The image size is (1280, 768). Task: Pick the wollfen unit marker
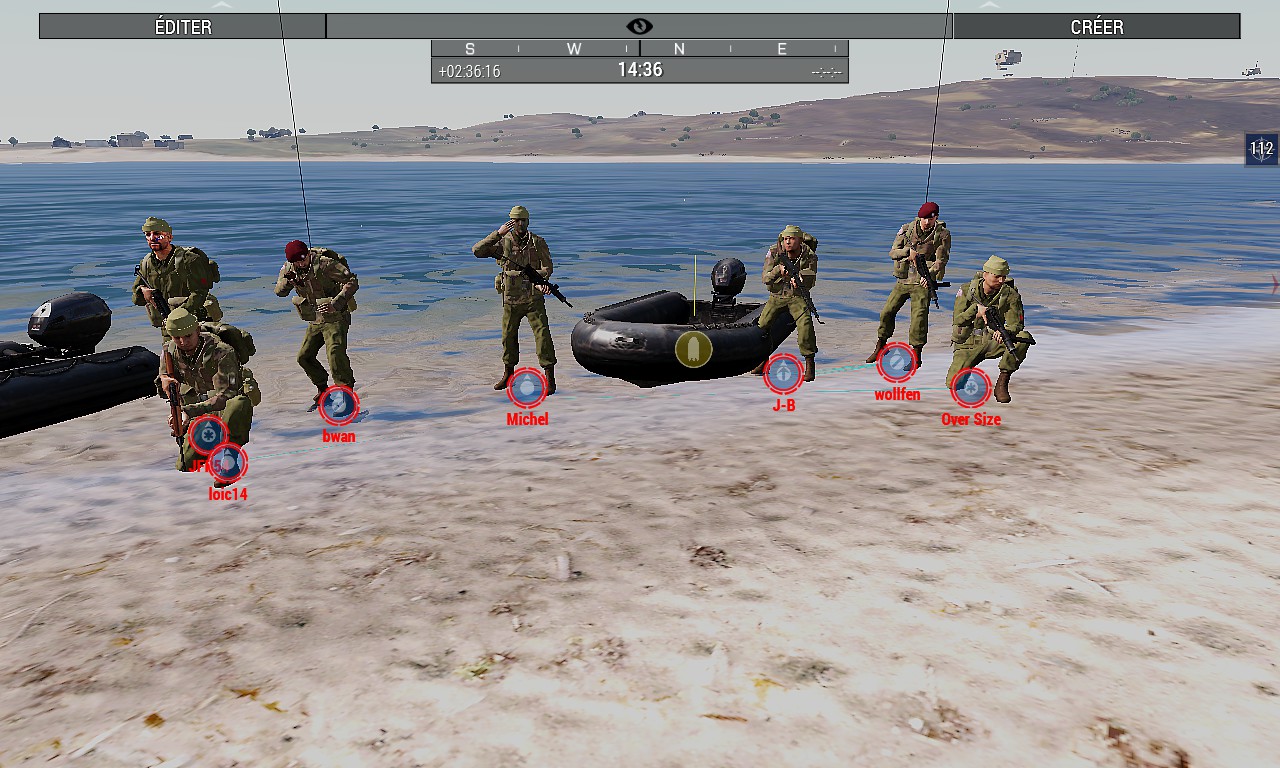coord(896,362)
